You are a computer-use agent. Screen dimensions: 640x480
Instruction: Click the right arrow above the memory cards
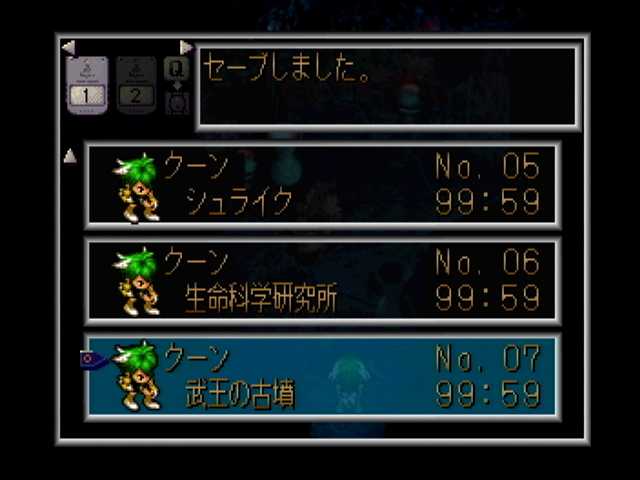click(x=185, y=47)
